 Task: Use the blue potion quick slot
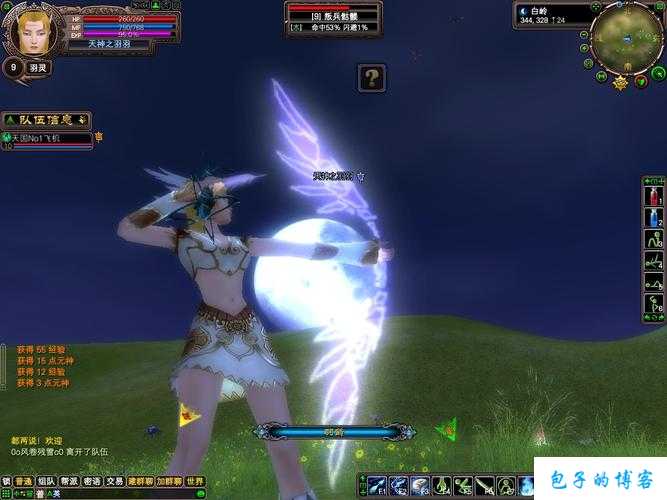652,217
